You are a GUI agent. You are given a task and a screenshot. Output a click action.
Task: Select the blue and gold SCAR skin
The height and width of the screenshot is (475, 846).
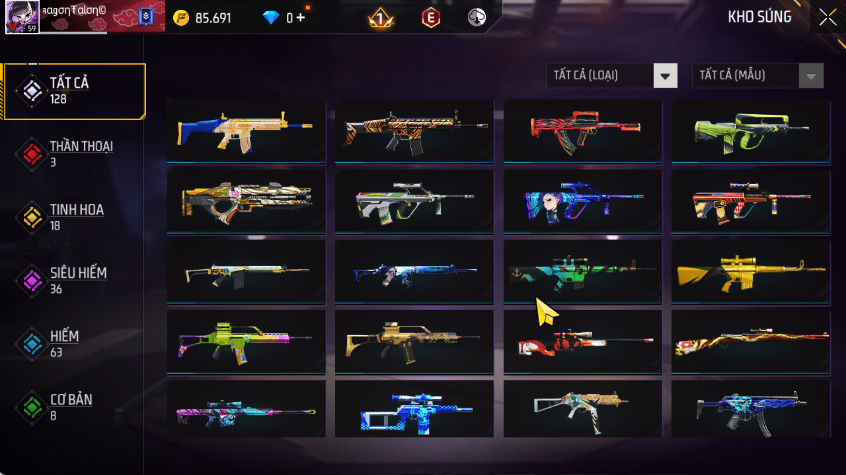tap(246, 130)
